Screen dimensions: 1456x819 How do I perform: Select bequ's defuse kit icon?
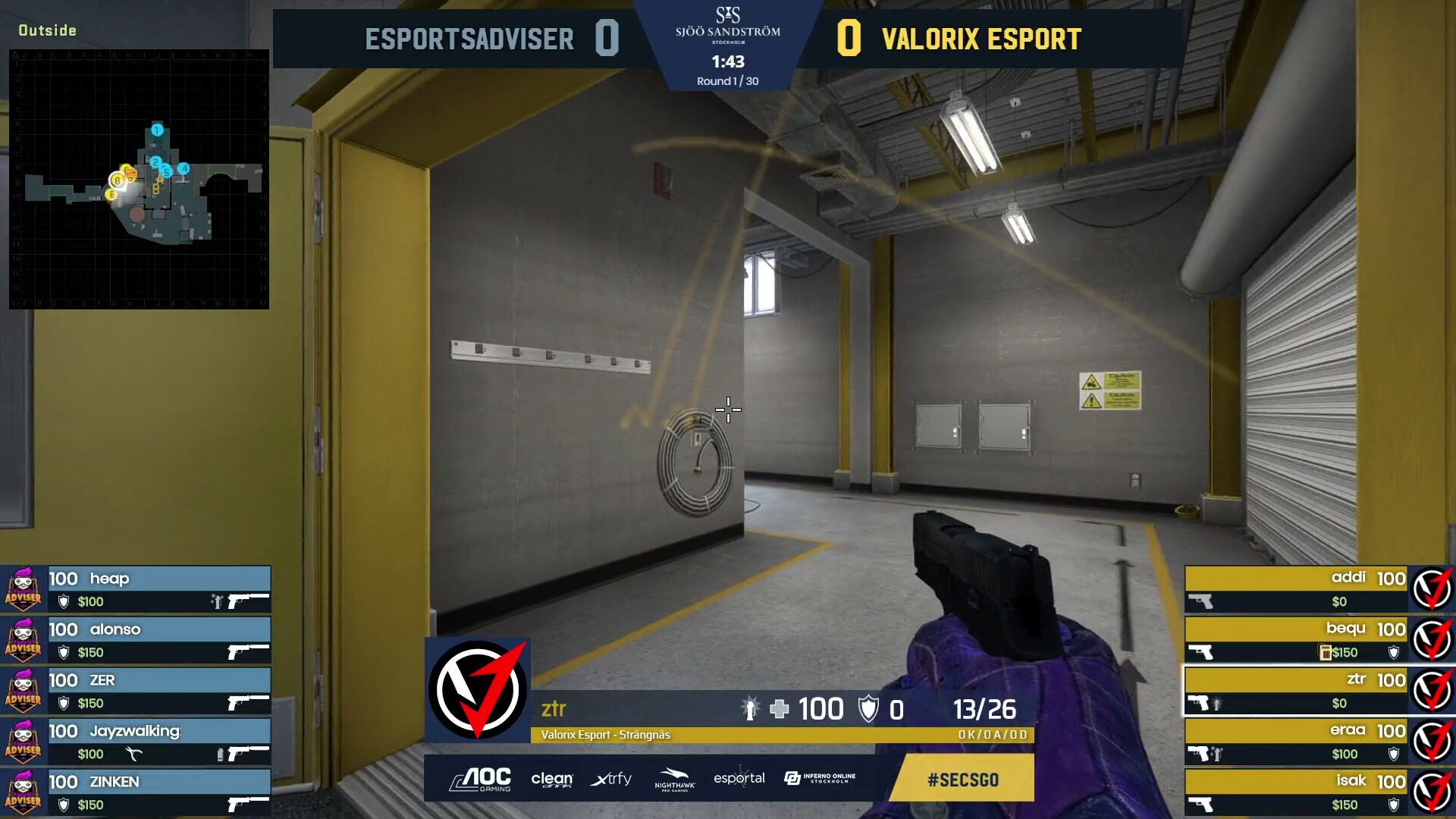(1324, 652)
